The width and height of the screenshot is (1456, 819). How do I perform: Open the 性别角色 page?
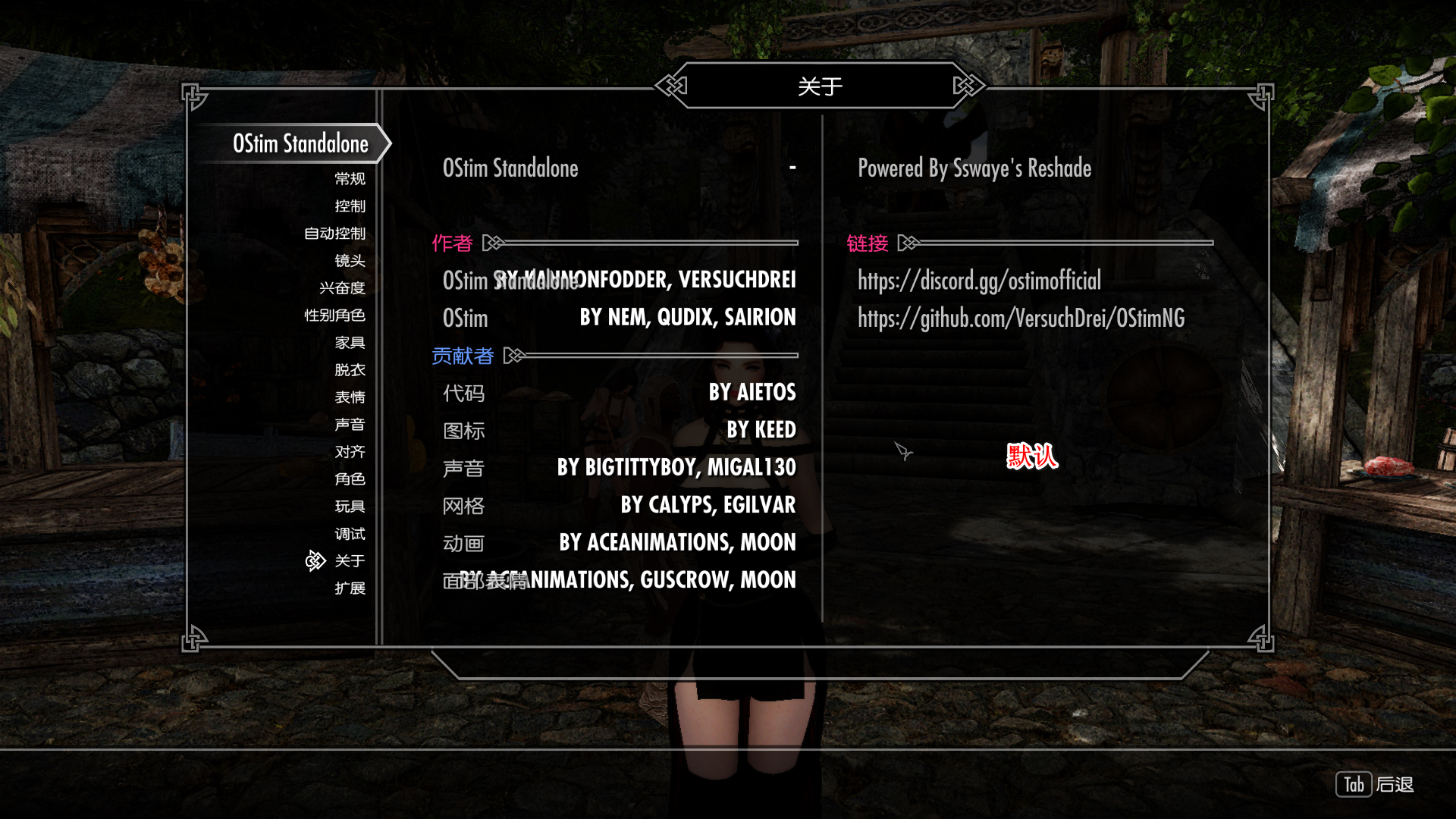click(334, 315)
